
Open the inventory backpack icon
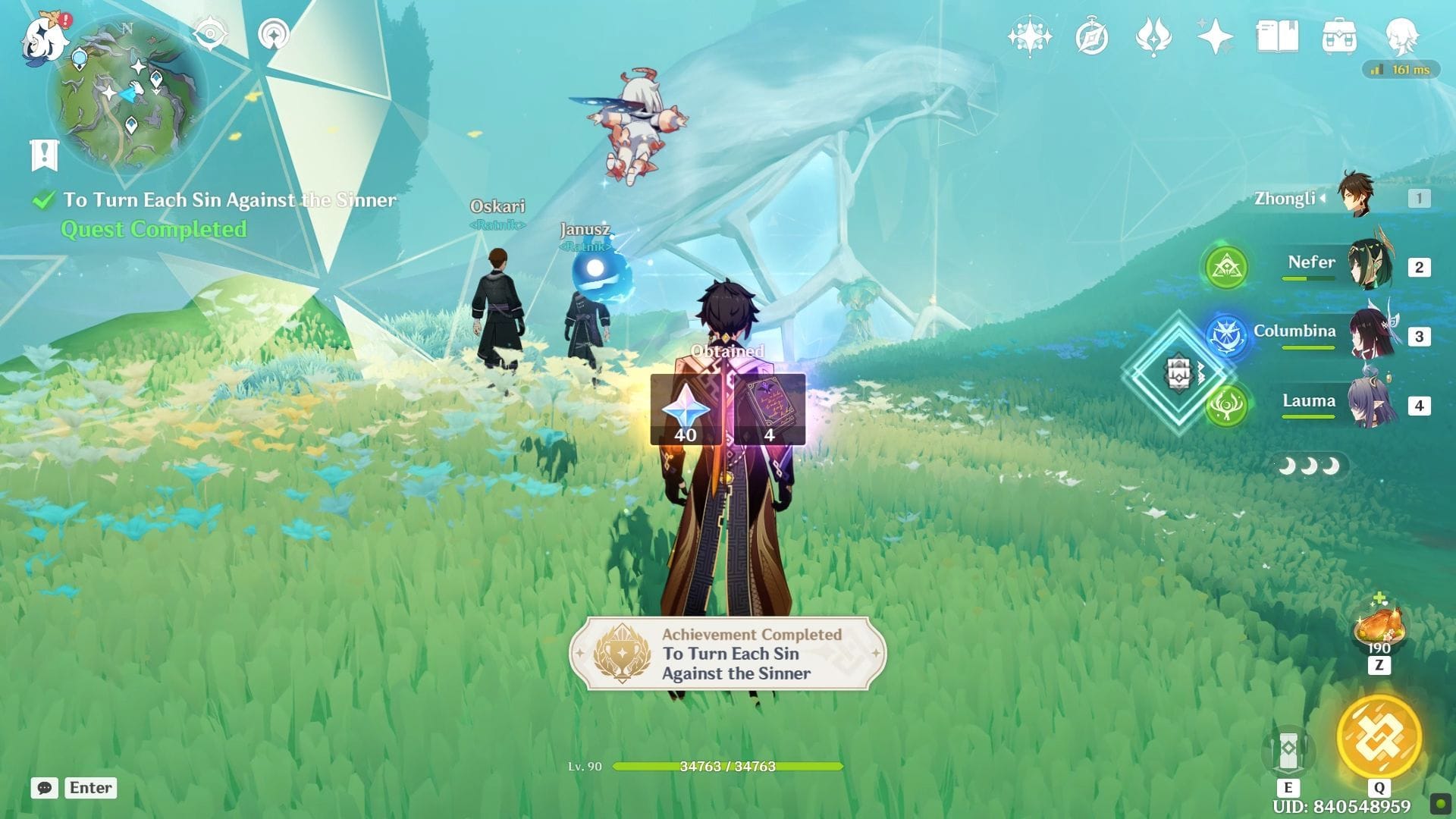tap(1338, 36)
